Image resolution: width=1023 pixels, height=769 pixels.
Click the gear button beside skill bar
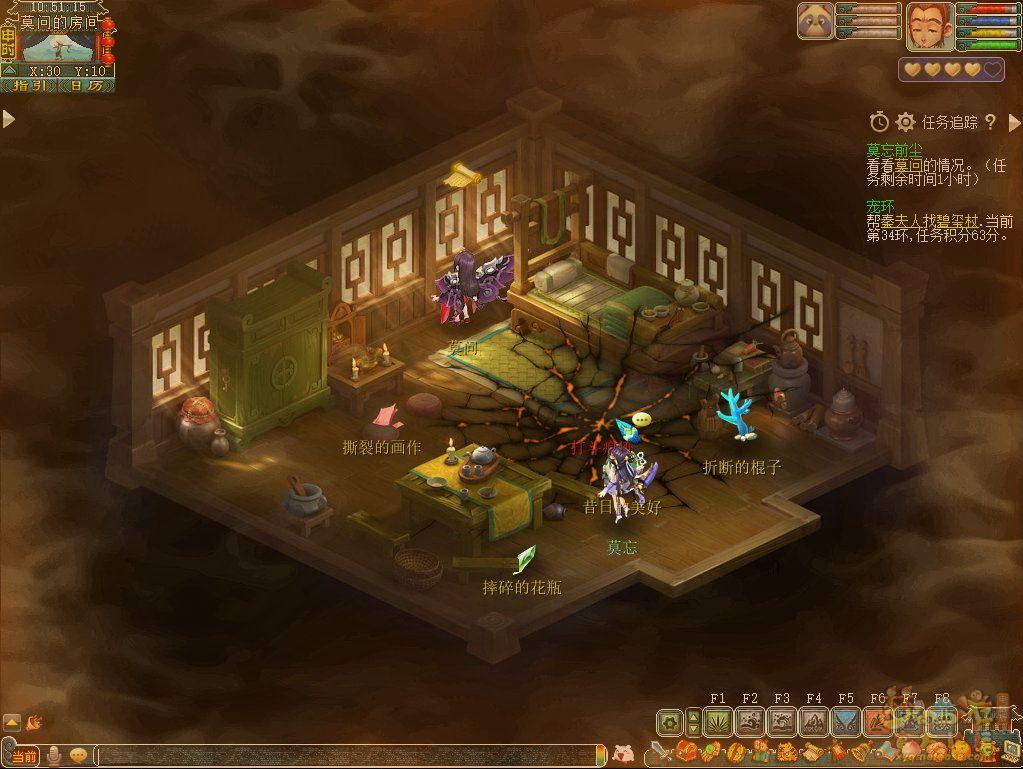click(669, 721)
